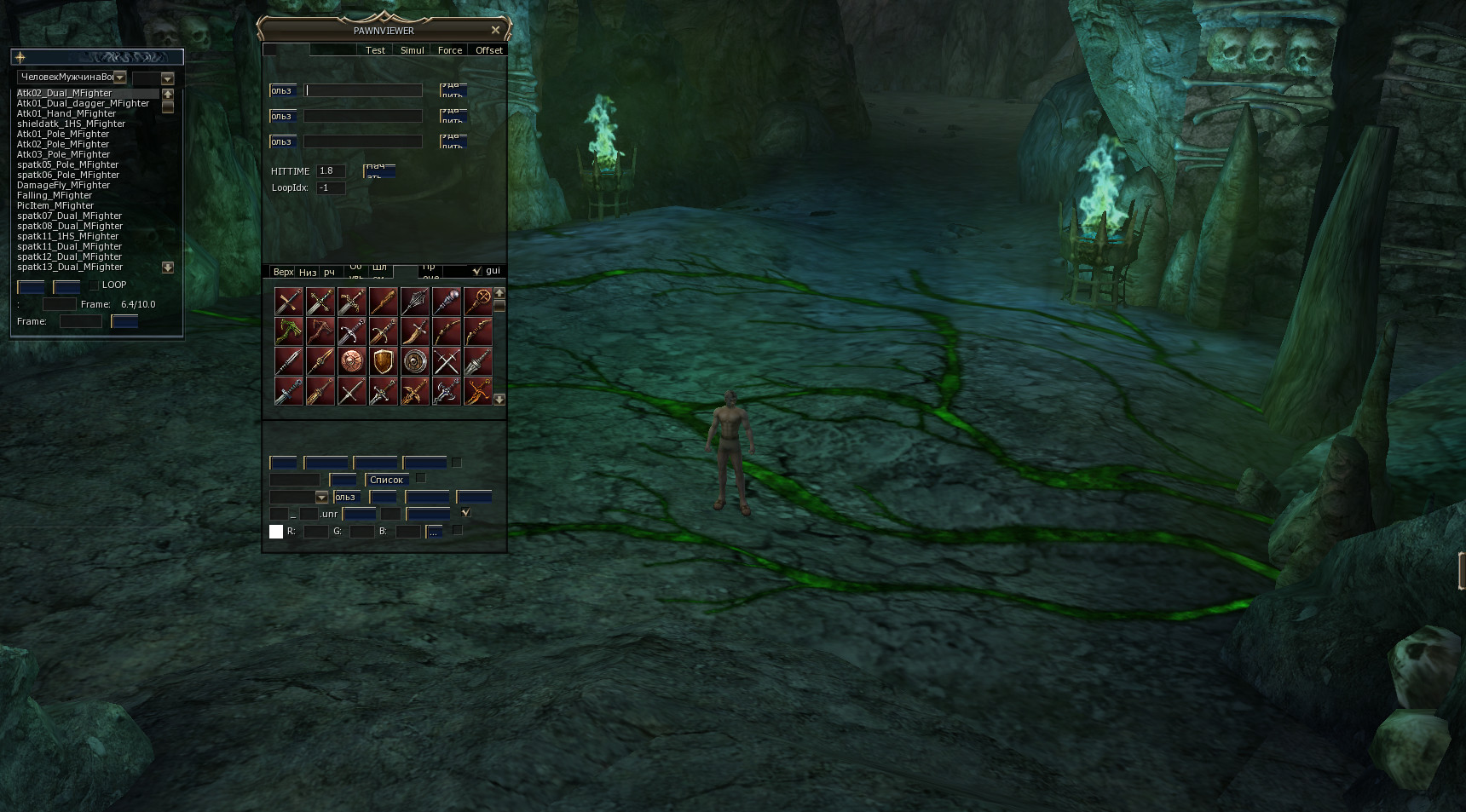The width and height of the screenshot is (1466, 812).
Task: Select the golden heater shield icon
Action: tap(384, 361)
